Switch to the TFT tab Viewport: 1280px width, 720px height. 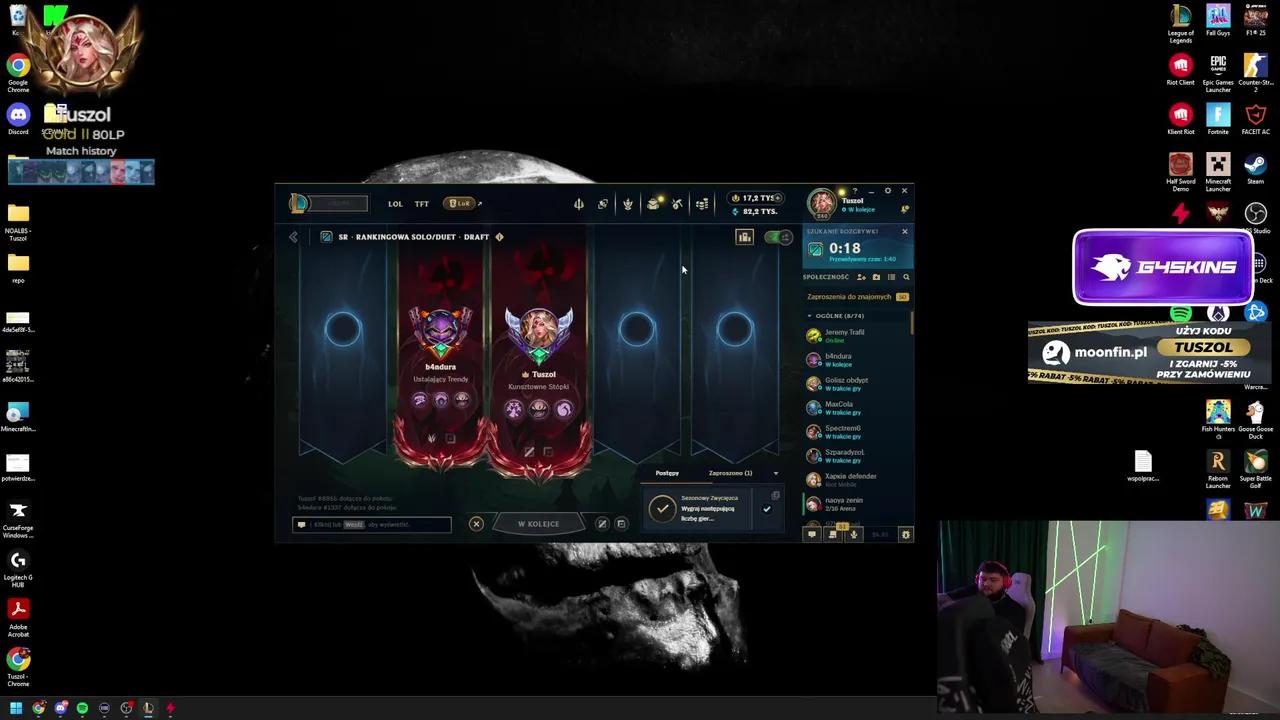point(421,203)
